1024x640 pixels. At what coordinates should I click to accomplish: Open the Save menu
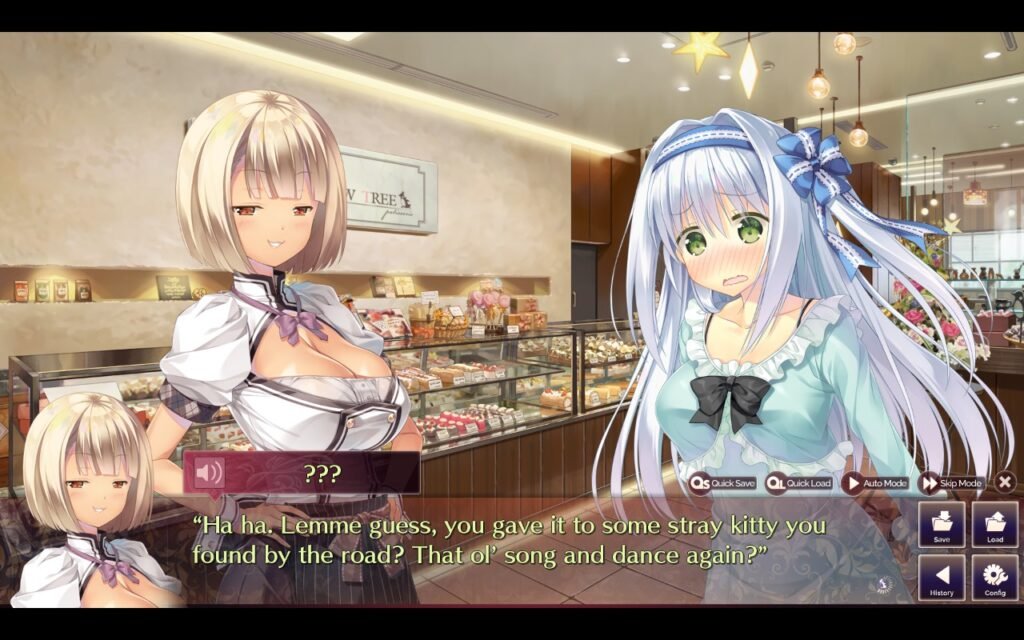(x=941, y=524)
